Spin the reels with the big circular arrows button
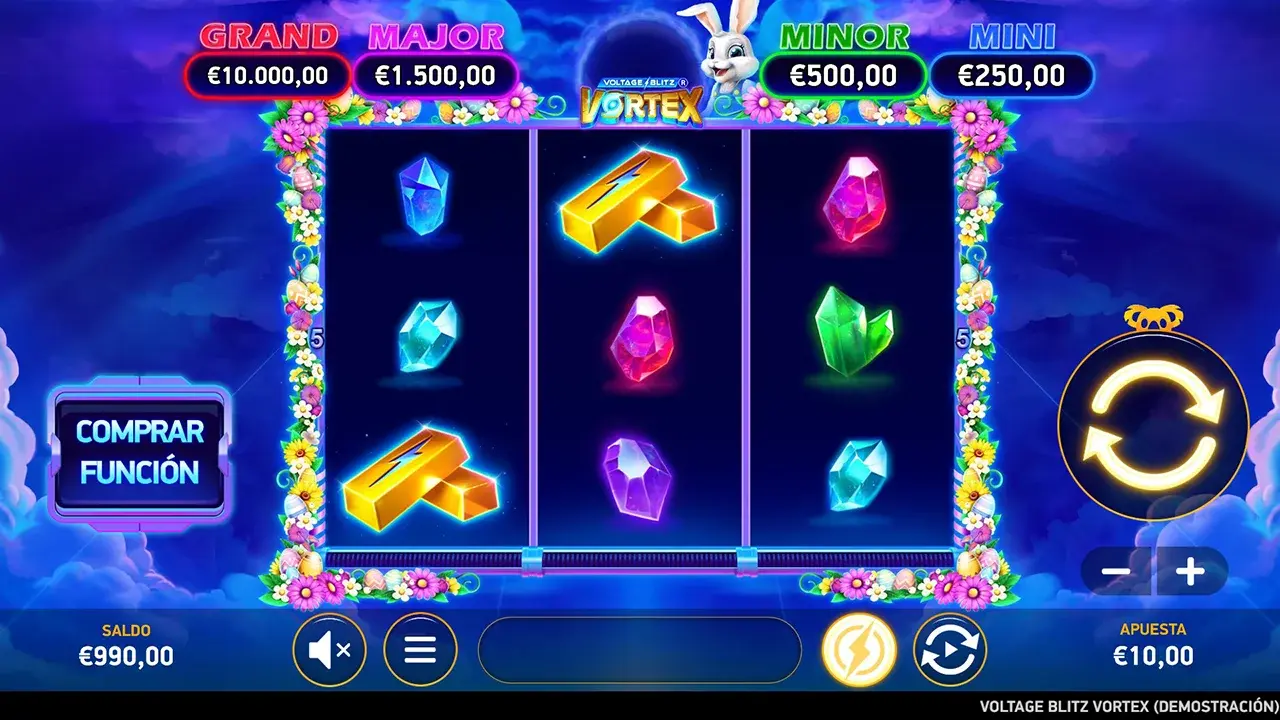 (x=1153, y=425)
